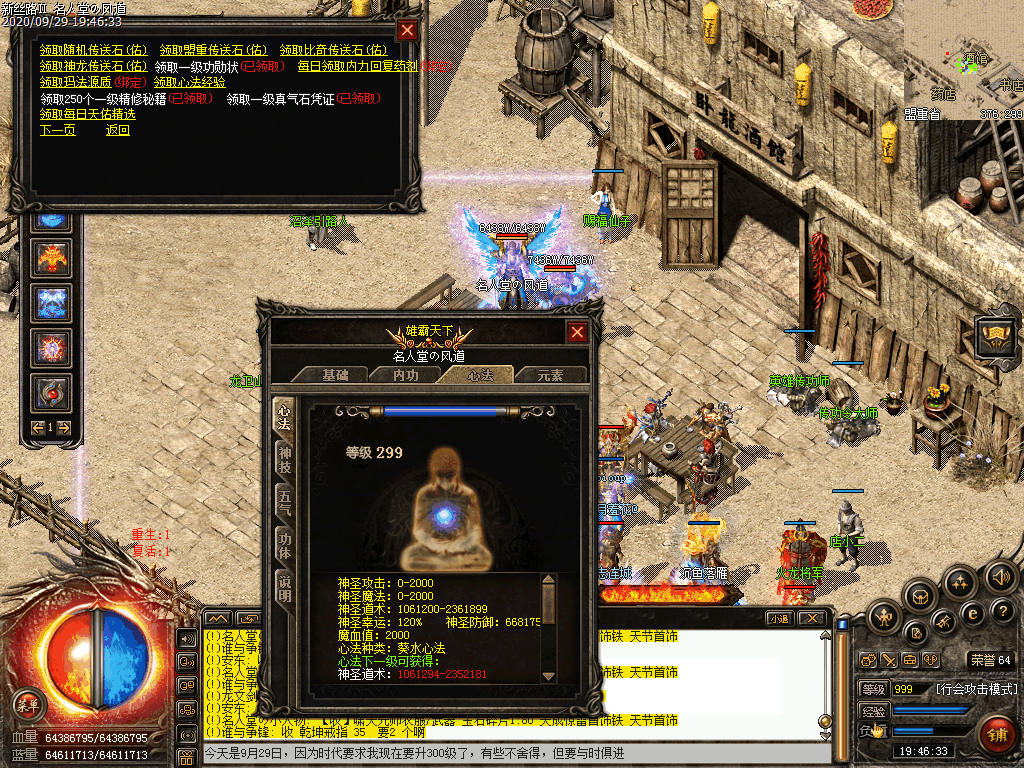Viewport: 1024px width, 768px height.
Task: Open the minimap in the corner
Action: click(x=962, y=60)
